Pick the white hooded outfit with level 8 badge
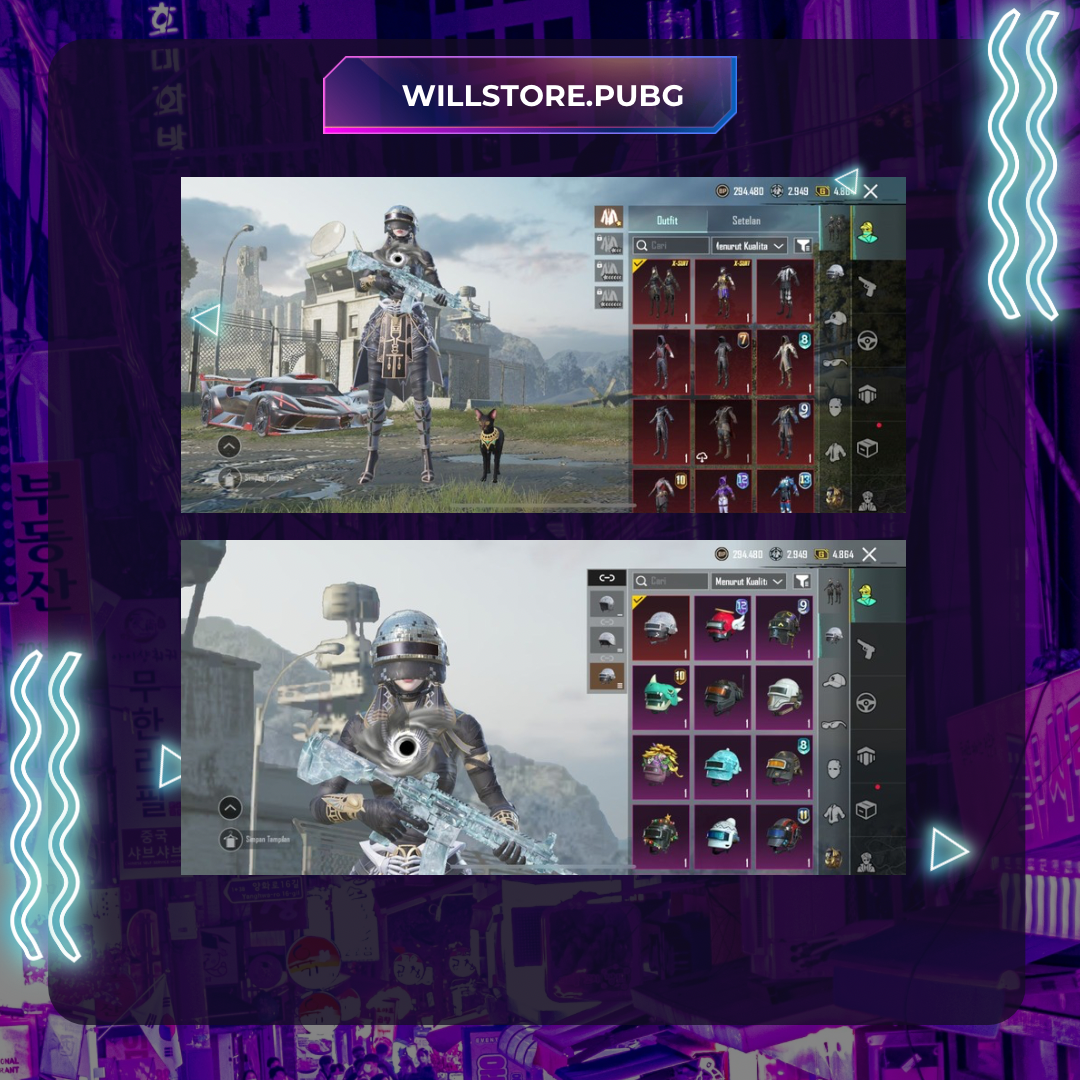The image size is (1080, 1080). [x=785, y=362]
